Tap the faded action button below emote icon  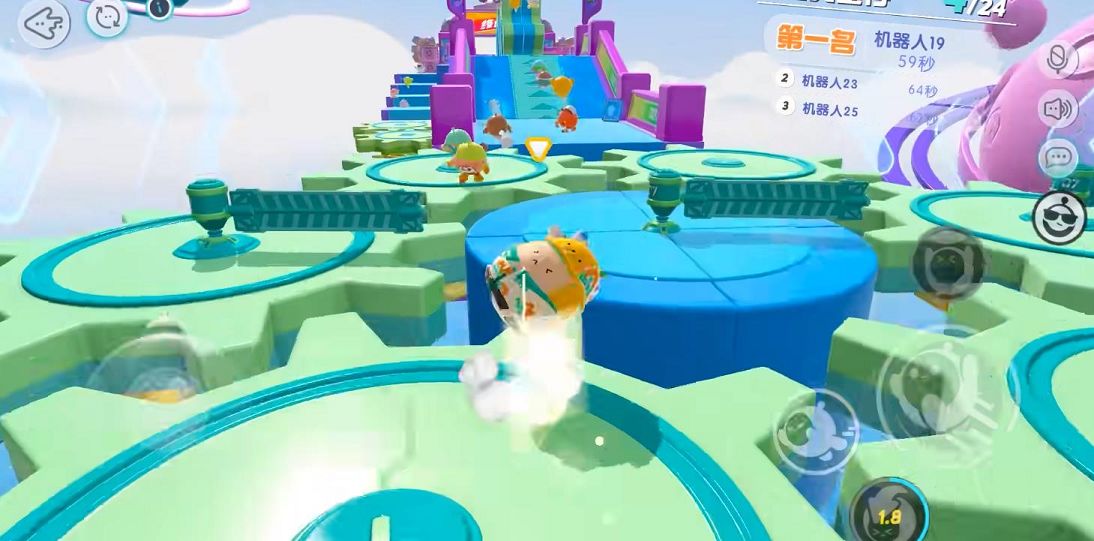[x=949, y=264]
